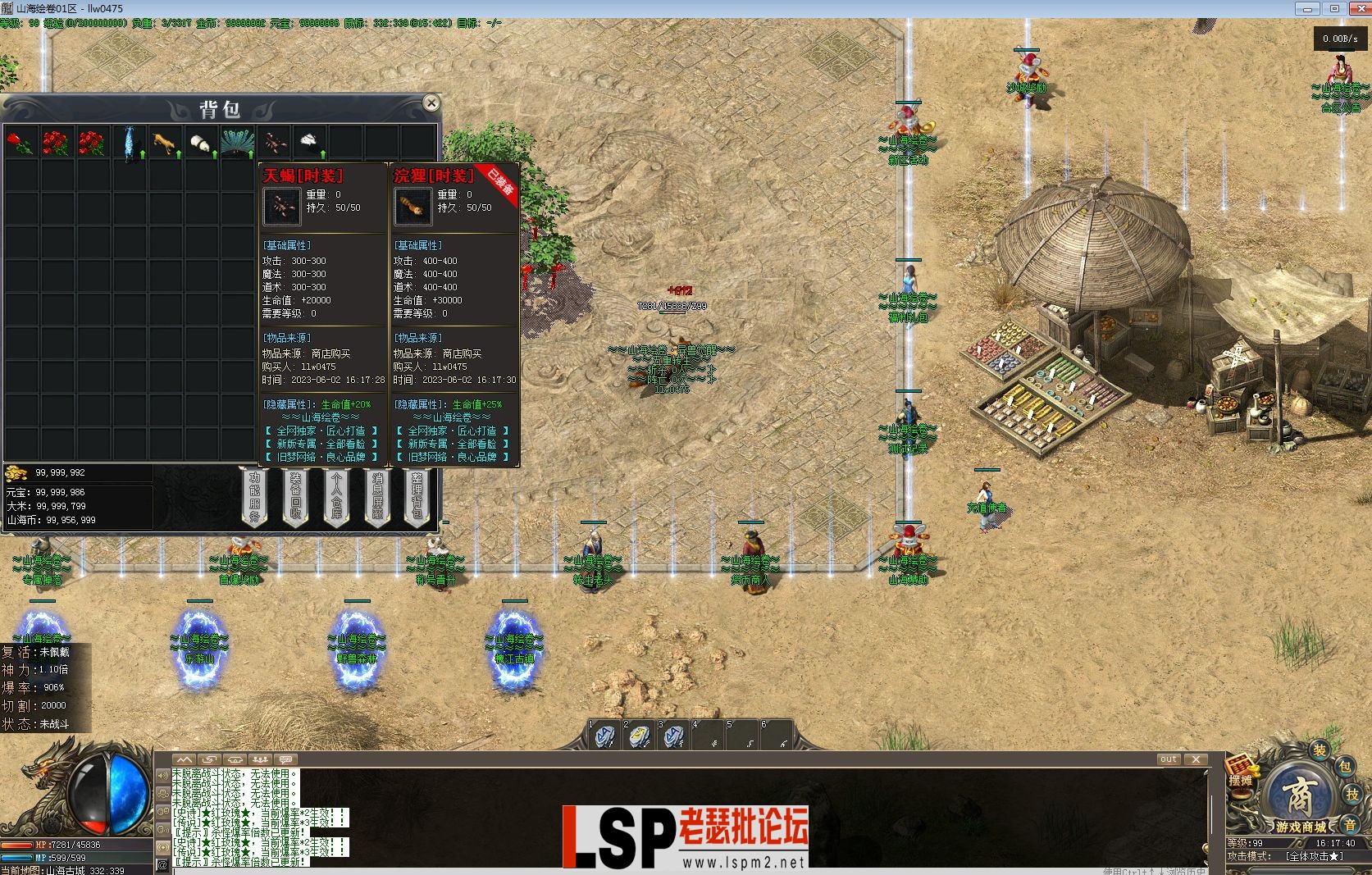The image size is (1372, 875).
Task: Sort items with 整理背包 button
Action: [x=417, y=497]
